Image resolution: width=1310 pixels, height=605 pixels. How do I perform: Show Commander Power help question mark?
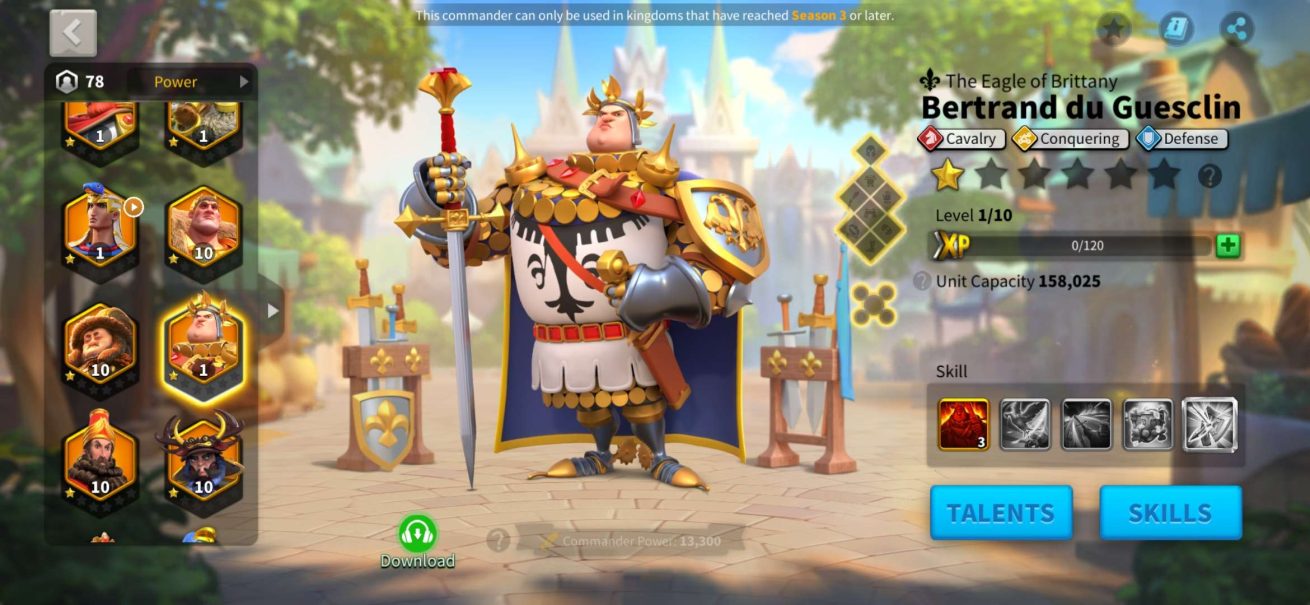tap(497, 541)
